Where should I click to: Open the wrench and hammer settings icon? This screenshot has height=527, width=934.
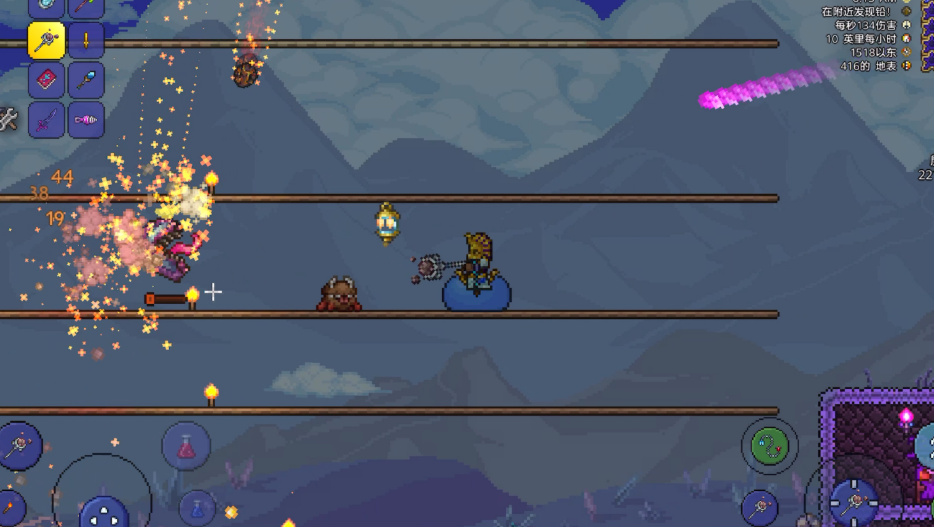tap(8, 120)
